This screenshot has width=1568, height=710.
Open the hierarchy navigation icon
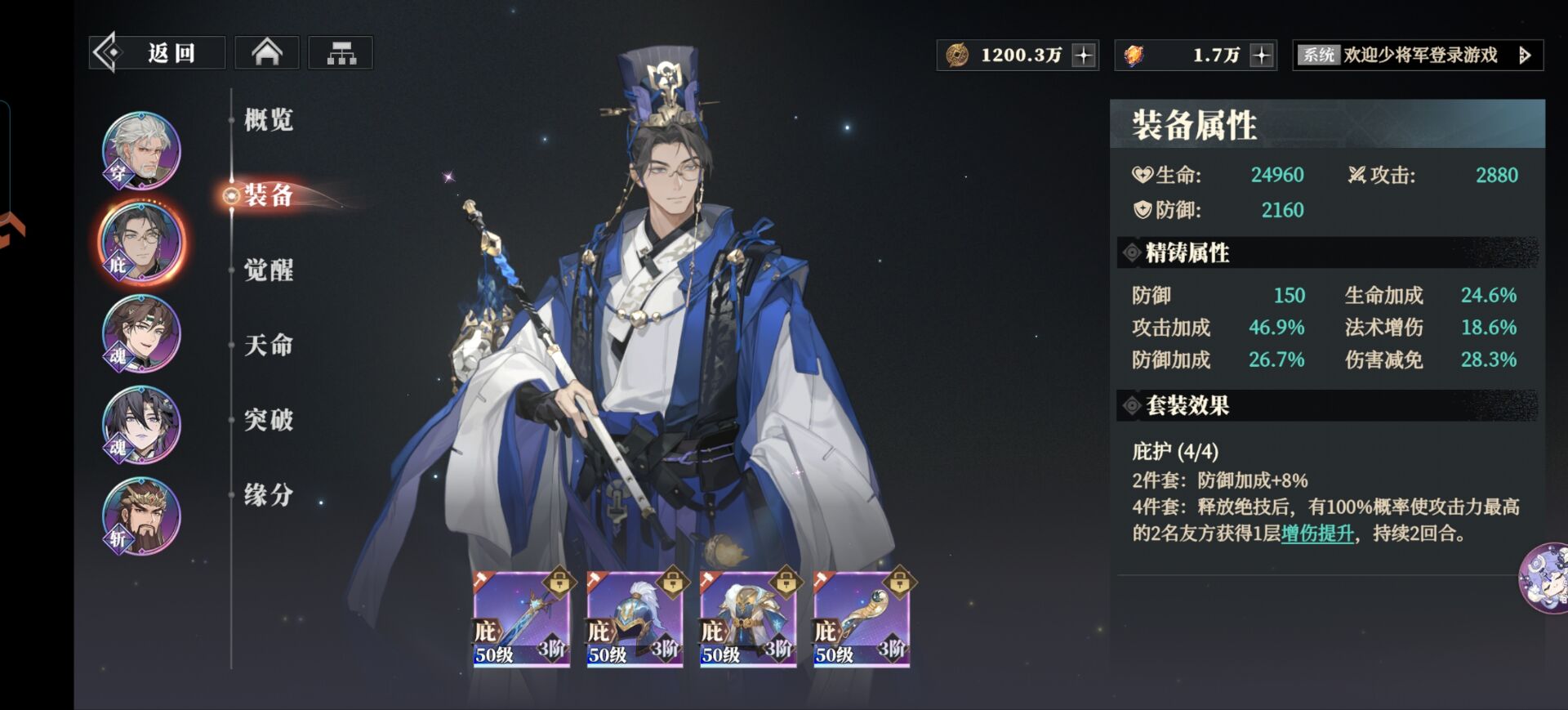(x=341, y=54)
